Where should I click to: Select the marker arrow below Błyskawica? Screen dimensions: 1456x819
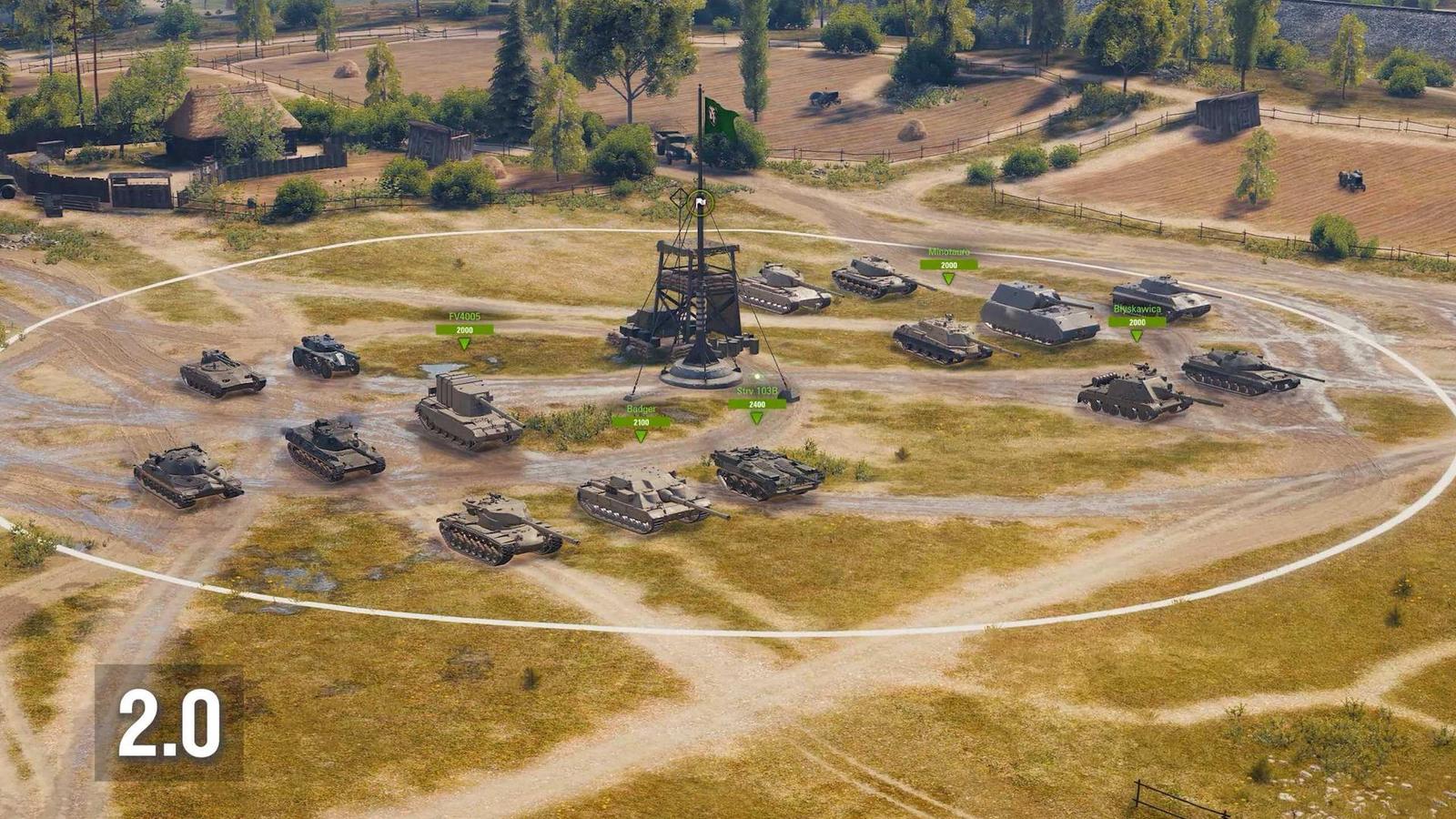coord(1134,336)
